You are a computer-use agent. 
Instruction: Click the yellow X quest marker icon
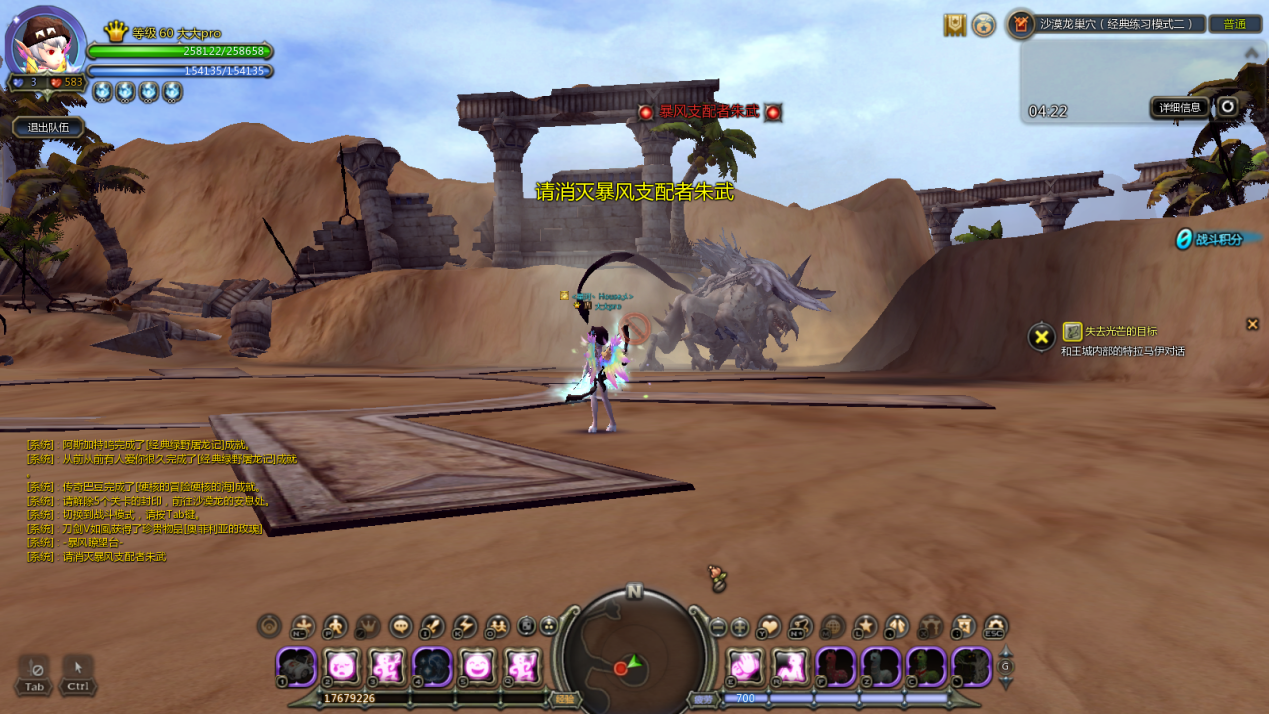coord(1041,337)
